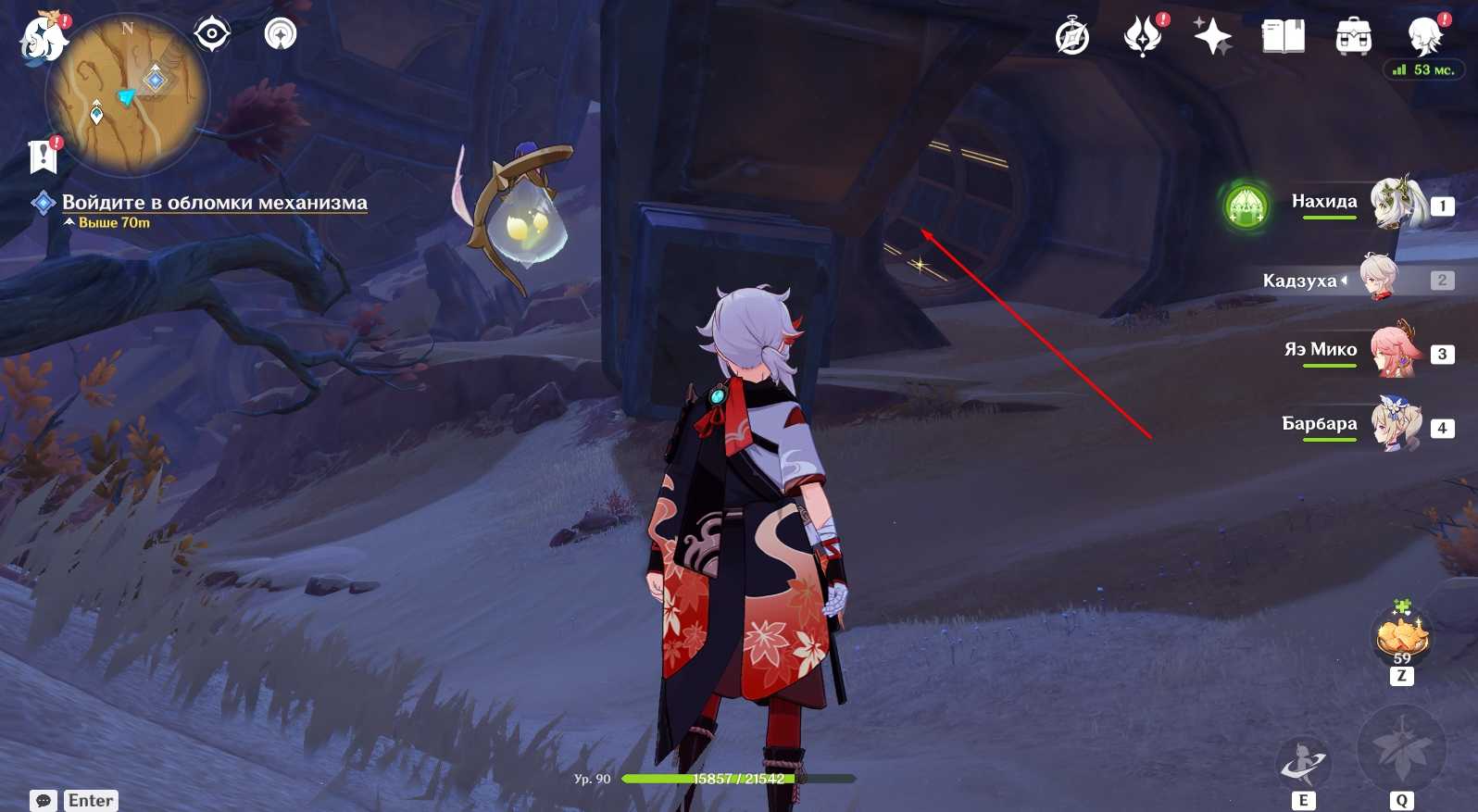1478x812 pixels.
Task: Select the quest tracker "Войдите в обломки механизма"
Action: pos(214,203)
